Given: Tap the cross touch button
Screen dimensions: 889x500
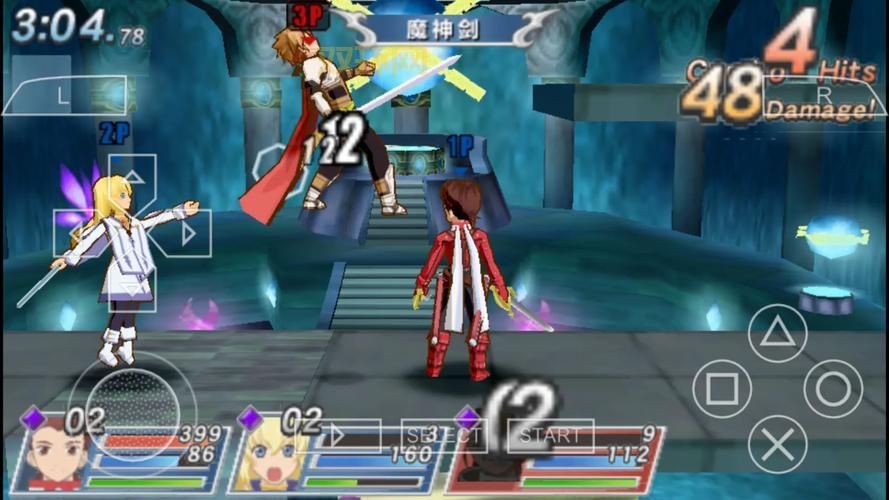Looking at the screenshot, I should [778, 443].
